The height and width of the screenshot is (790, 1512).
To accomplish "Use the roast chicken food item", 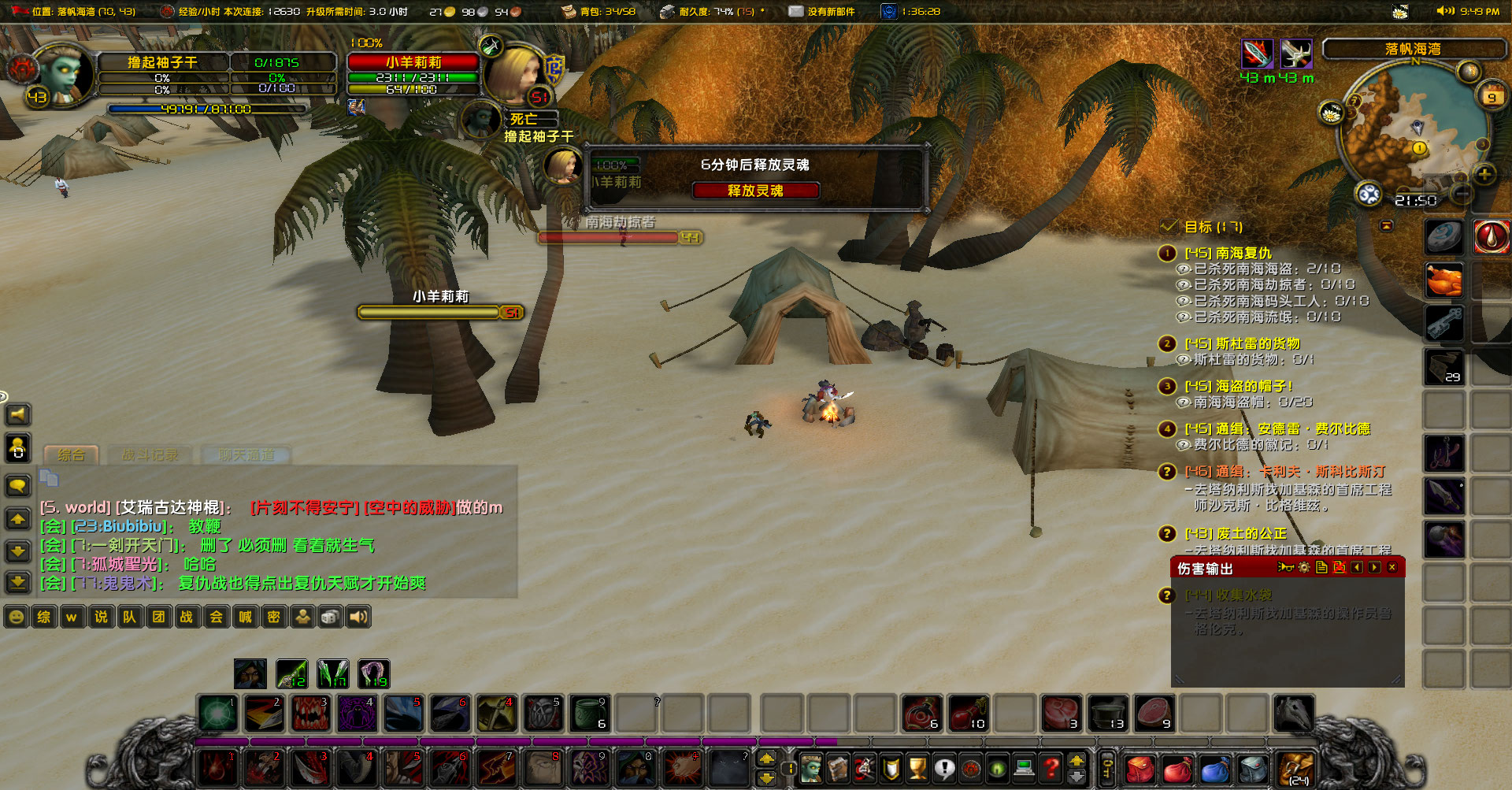I will click(x=1443, y=280).
